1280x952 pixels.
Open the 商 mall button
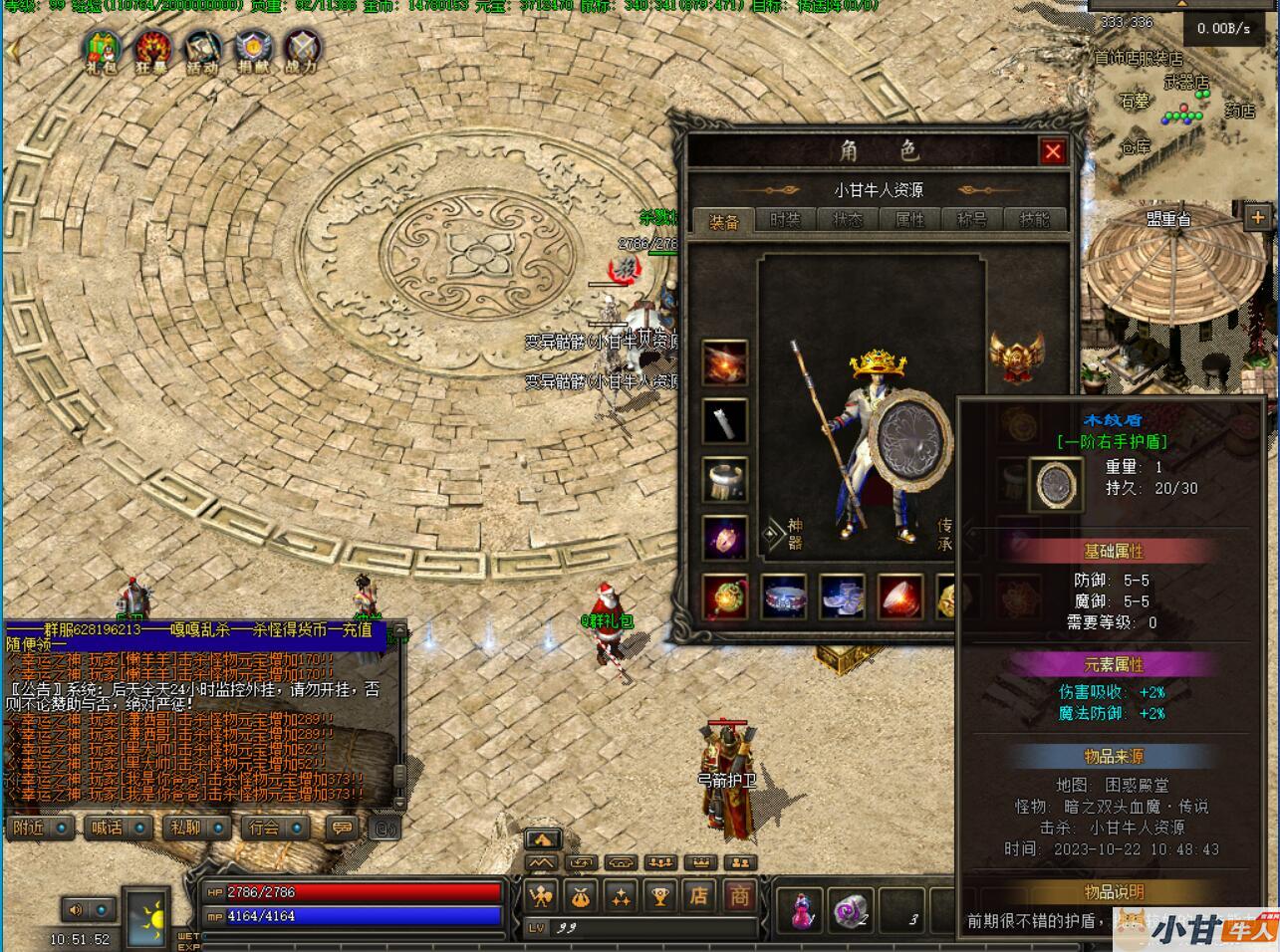pos(738,896)
